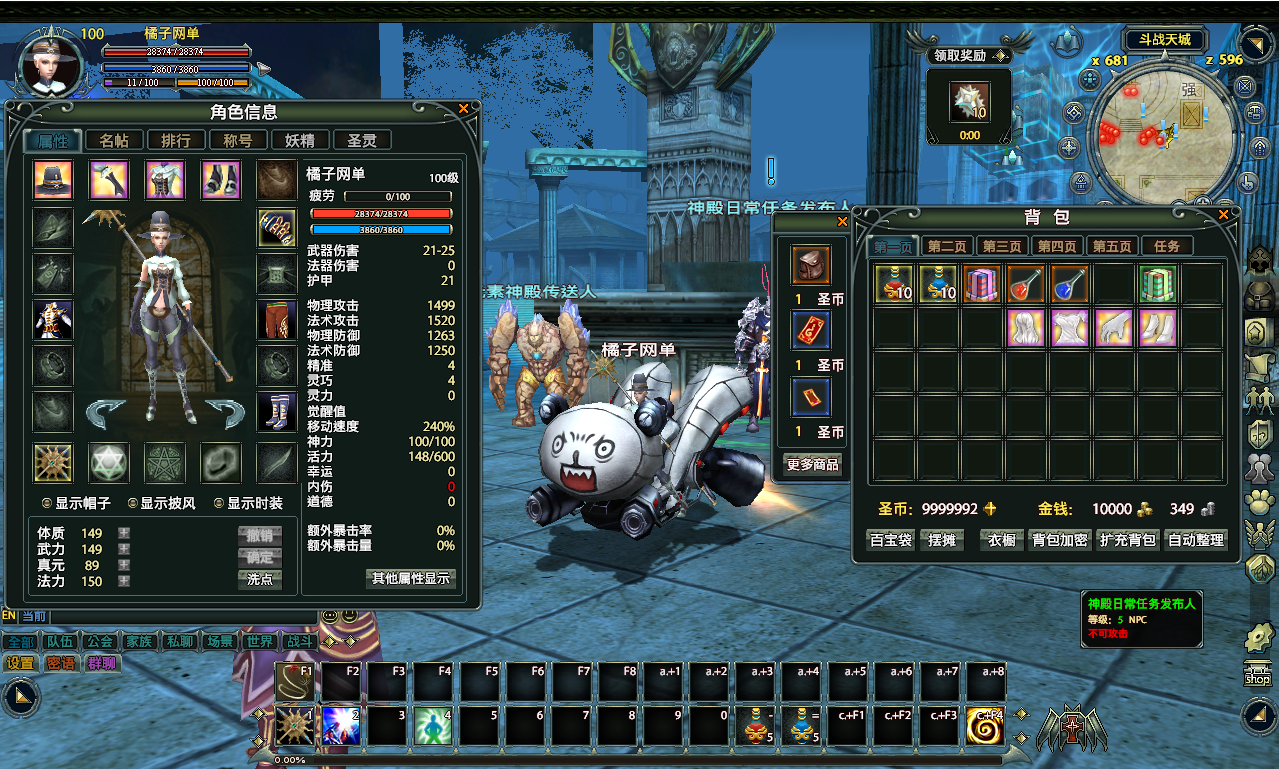The image size is (1279, 769).
Task: Show 其他属性显示 details
Action: point(412,578)
